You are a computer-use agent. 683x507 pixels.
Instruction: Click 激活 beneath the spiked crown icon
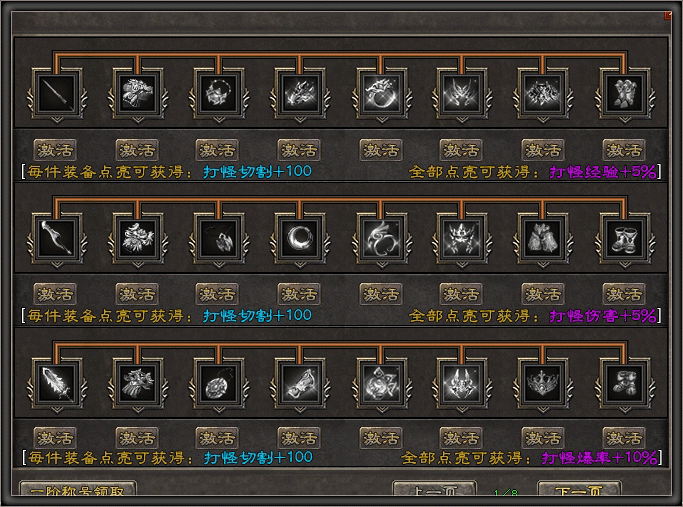click(x=545, y=438)
